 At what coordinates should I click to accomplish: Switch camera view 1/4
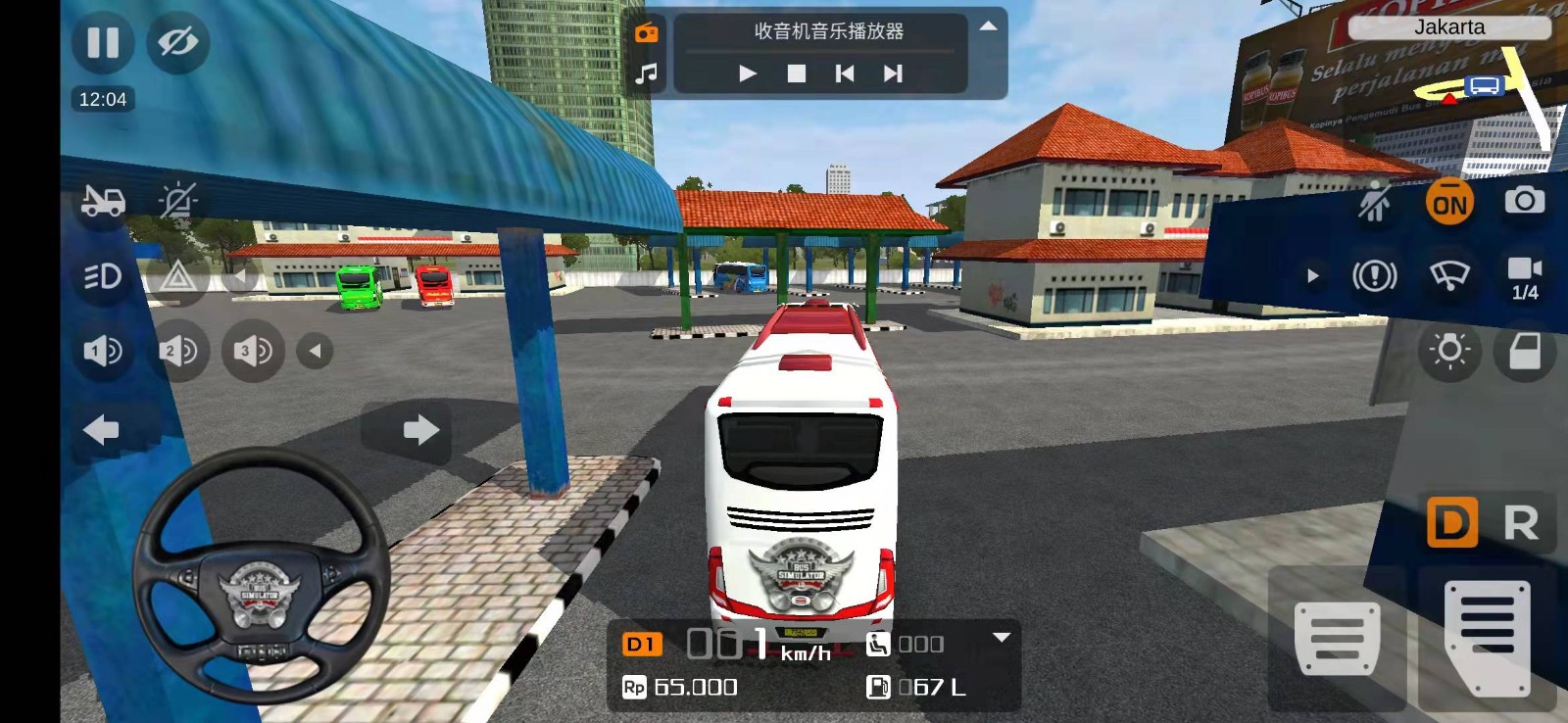click(1524, 277)
